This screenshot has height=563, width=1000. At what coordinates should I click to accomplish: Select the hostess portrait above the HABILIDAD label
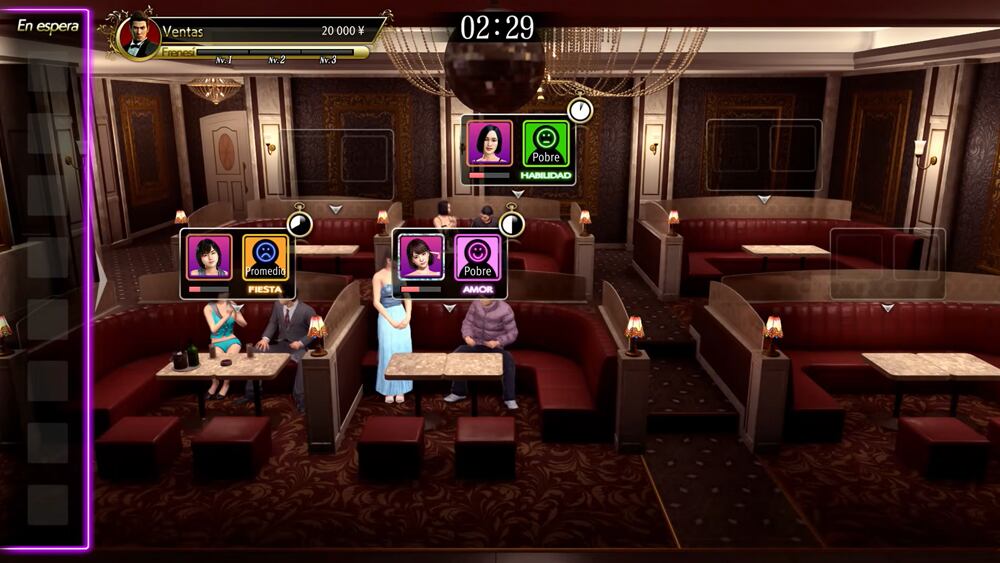(x=490, y=144)
